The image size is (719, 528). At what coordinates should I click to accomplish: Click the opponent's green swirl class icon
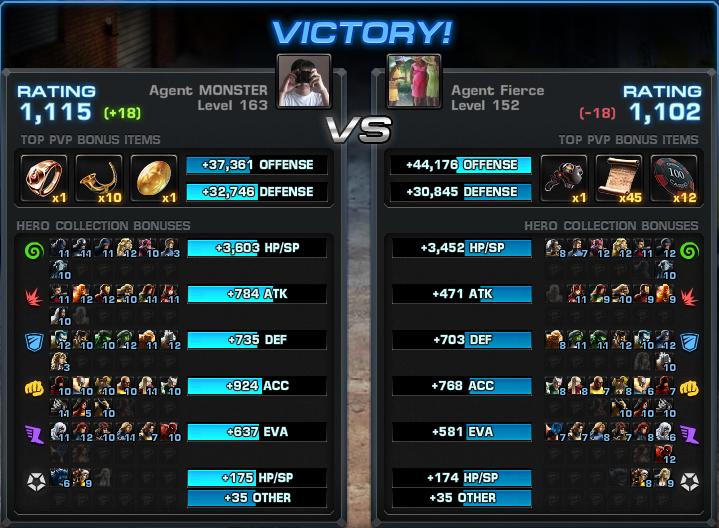pyautogui.click(x=688, y=250)
